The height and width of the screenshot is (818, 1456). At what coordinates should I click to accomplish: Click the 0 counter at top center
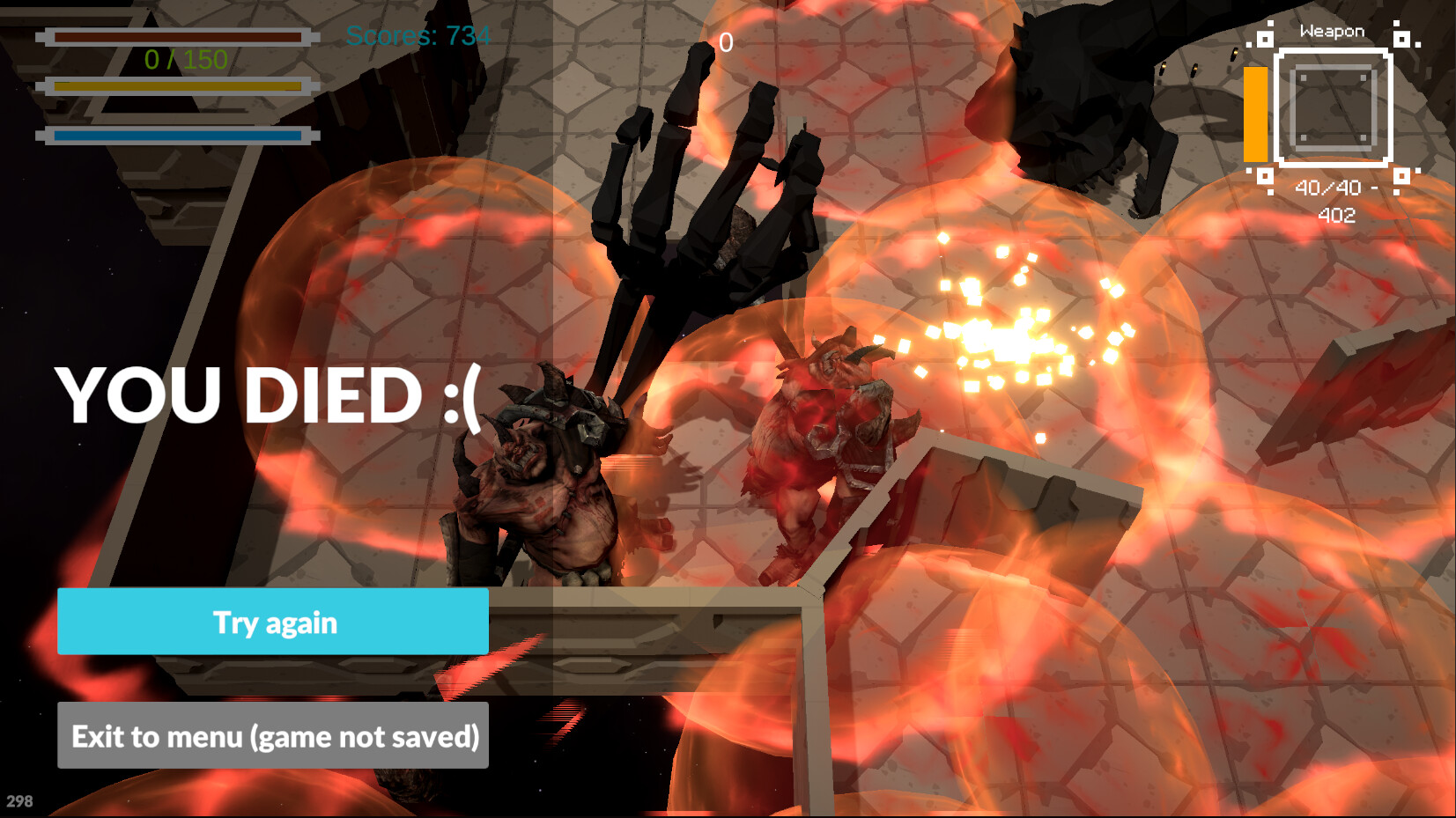[726, 40]
